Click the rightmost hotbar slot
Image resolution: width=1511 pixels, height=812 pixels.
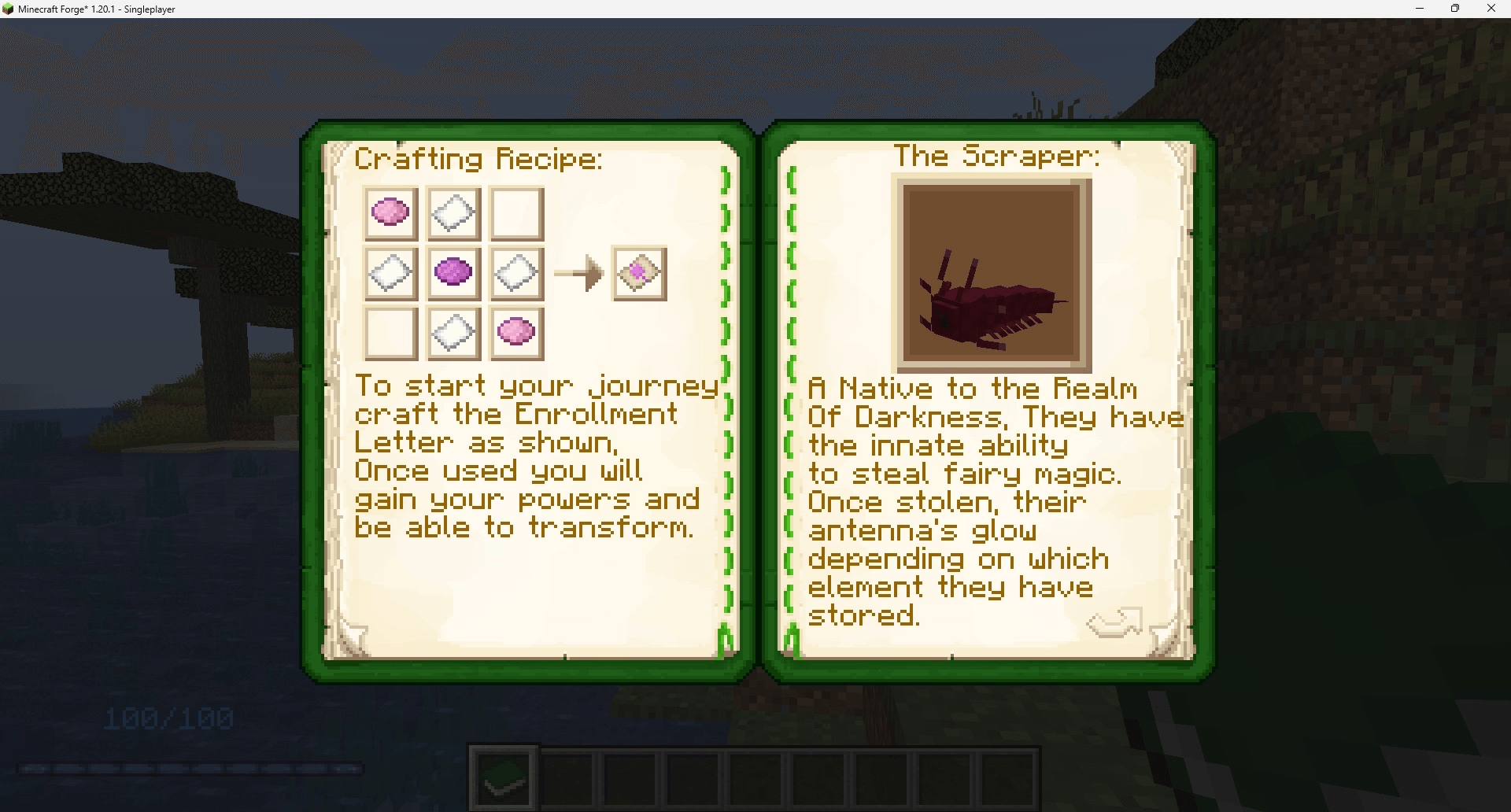(x=1009, y=777)
